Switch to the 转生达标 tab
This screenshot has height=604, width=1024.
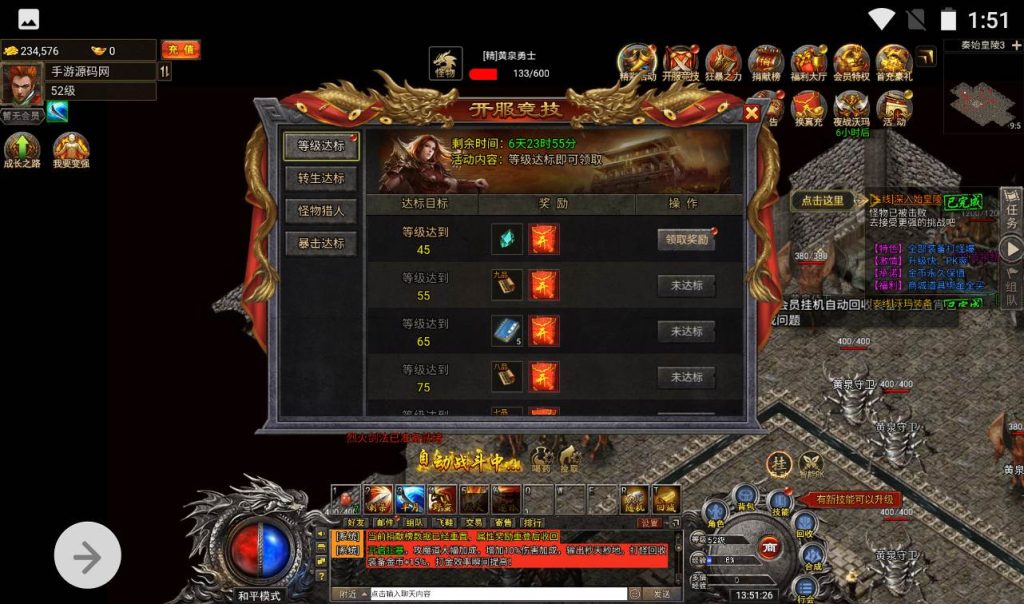coord(321,178)
